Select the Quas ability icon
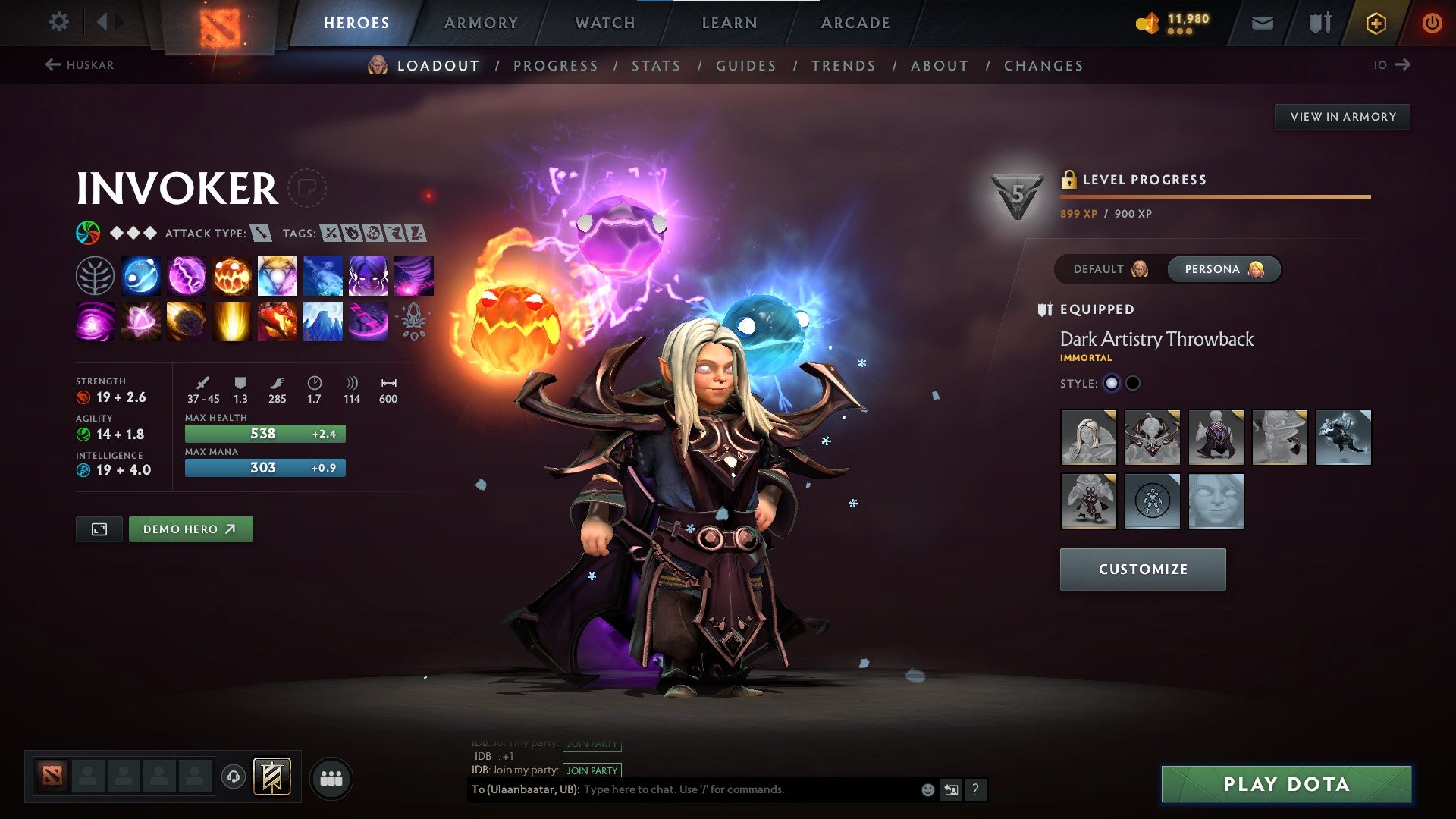Viewport: 1456px width, 819px height. (x=140, y=276)
